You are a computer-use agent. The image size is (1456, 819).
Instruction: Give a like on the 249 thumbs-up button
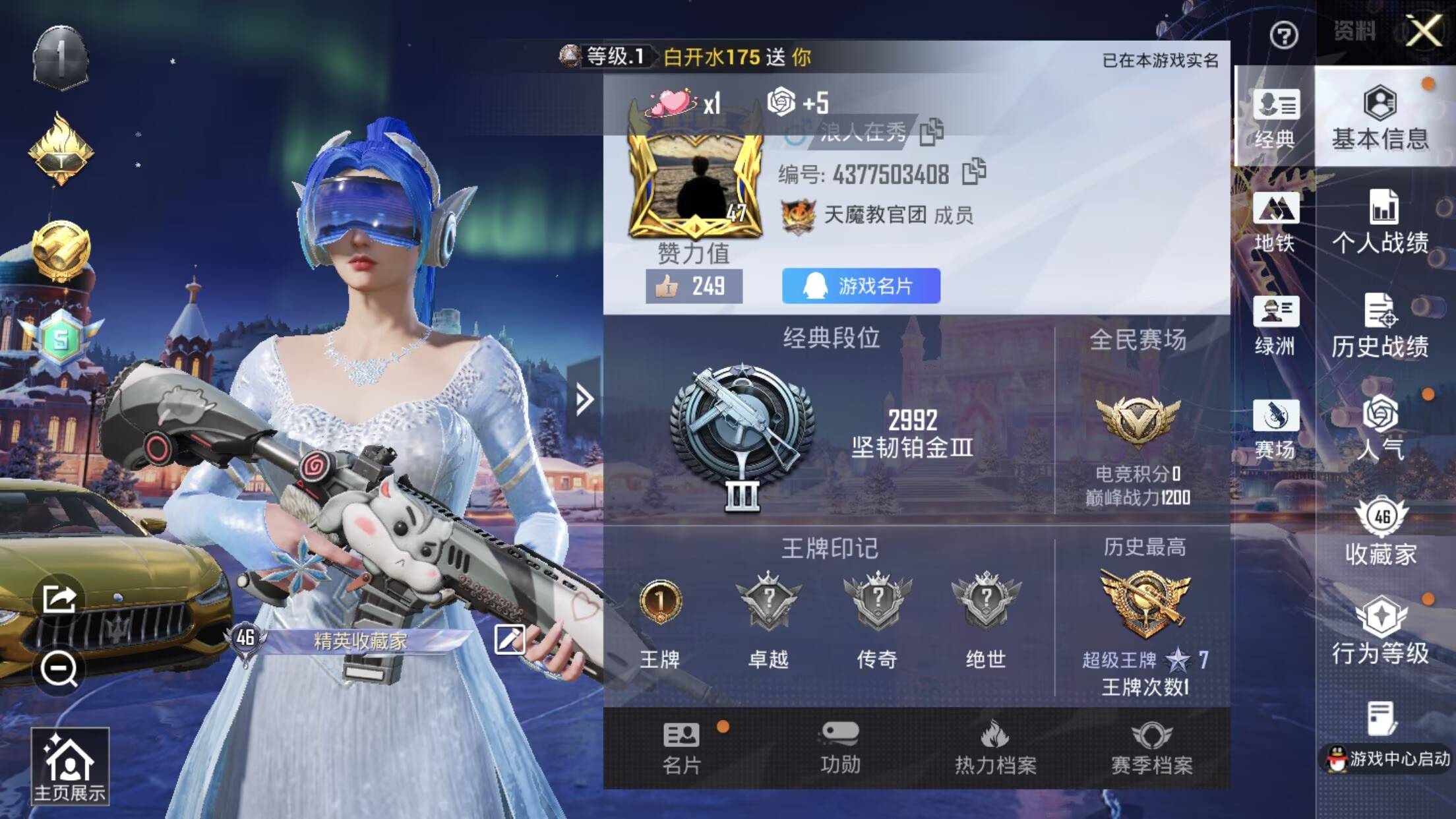tap(694, 286)
